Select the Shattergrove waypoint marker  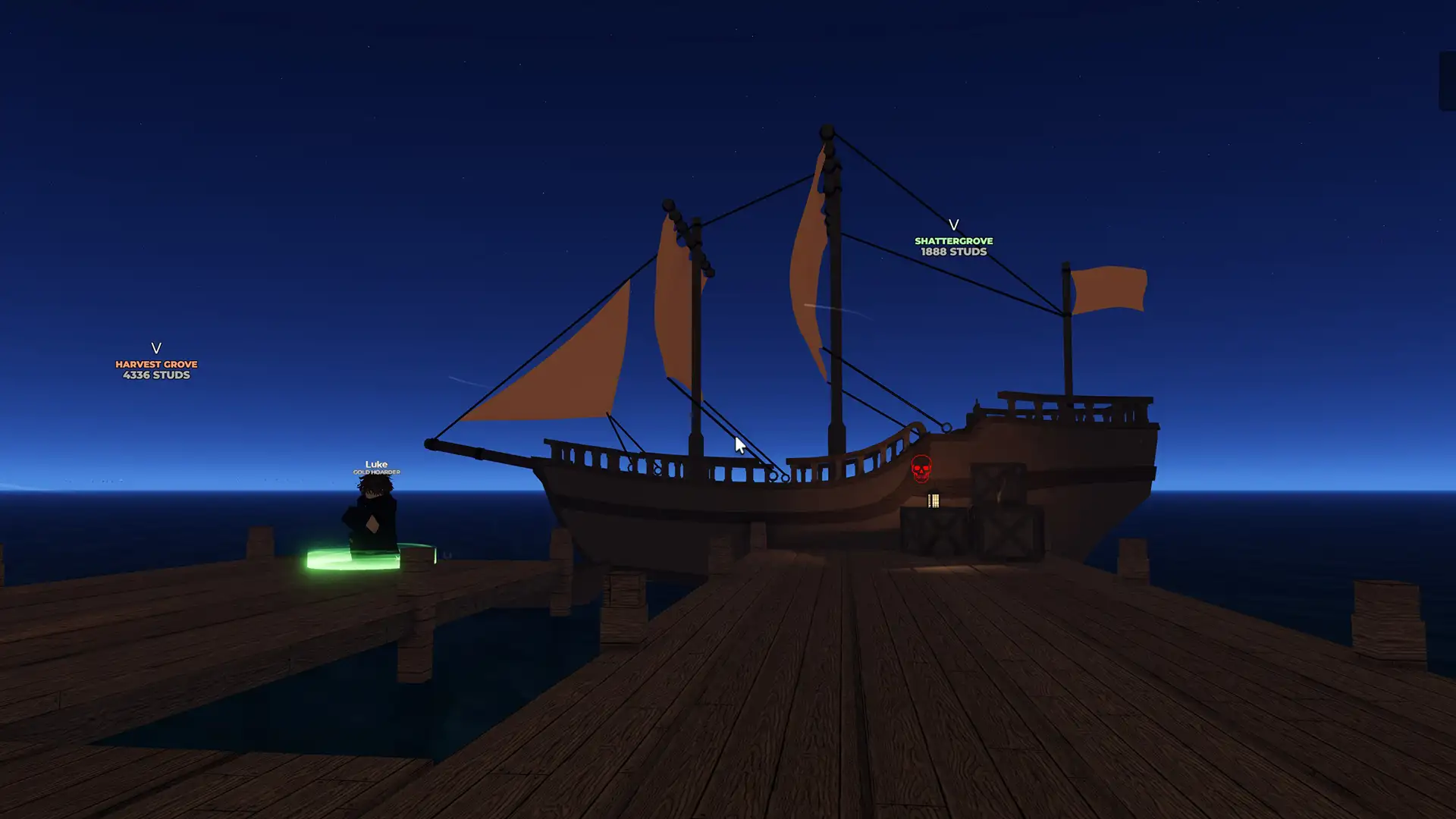pyautogui.click(x=953, y=238)
